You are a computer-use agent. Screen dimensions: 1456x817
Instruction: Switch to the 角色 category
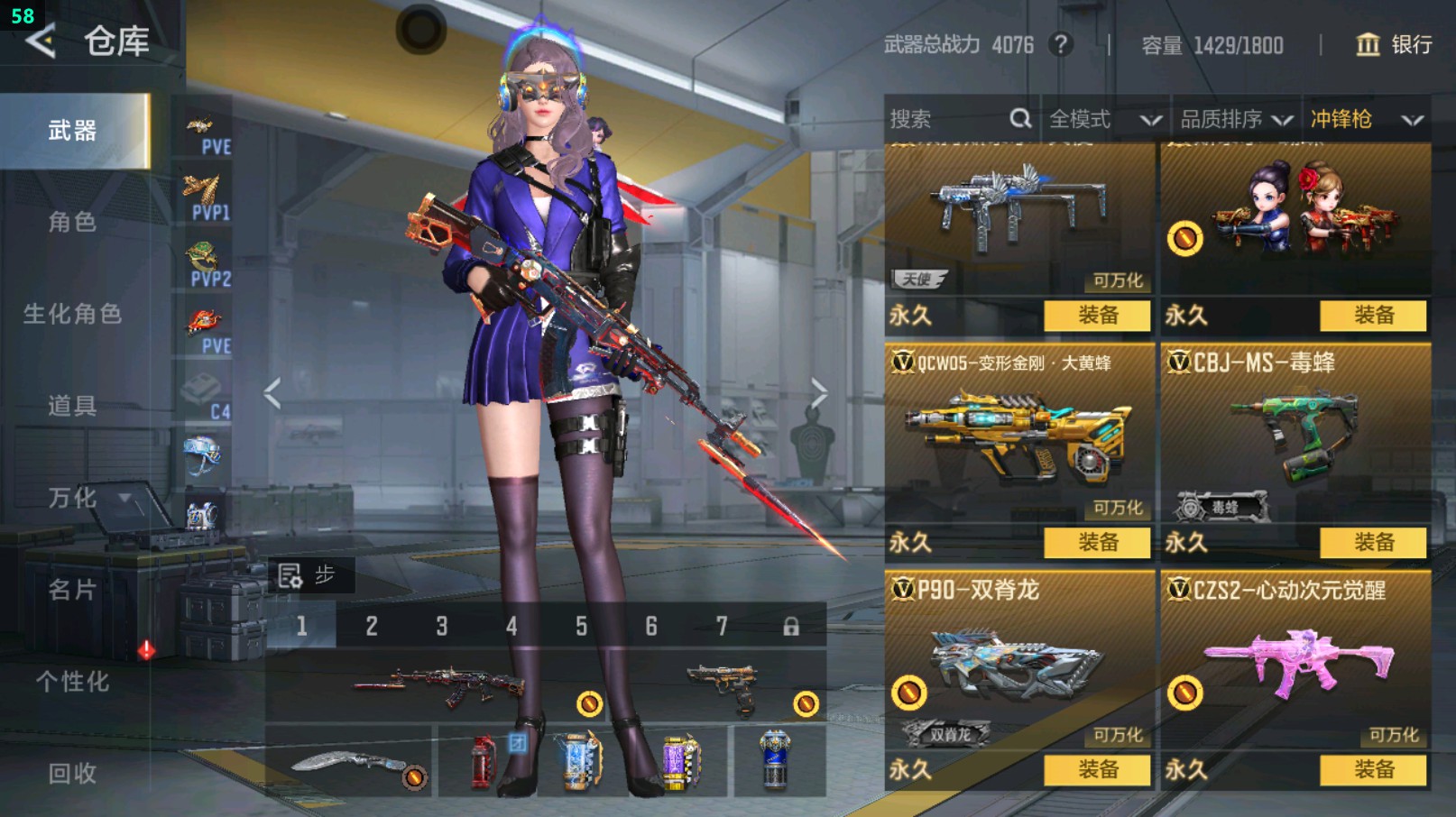pyautogui.click(x=72, y=222)
